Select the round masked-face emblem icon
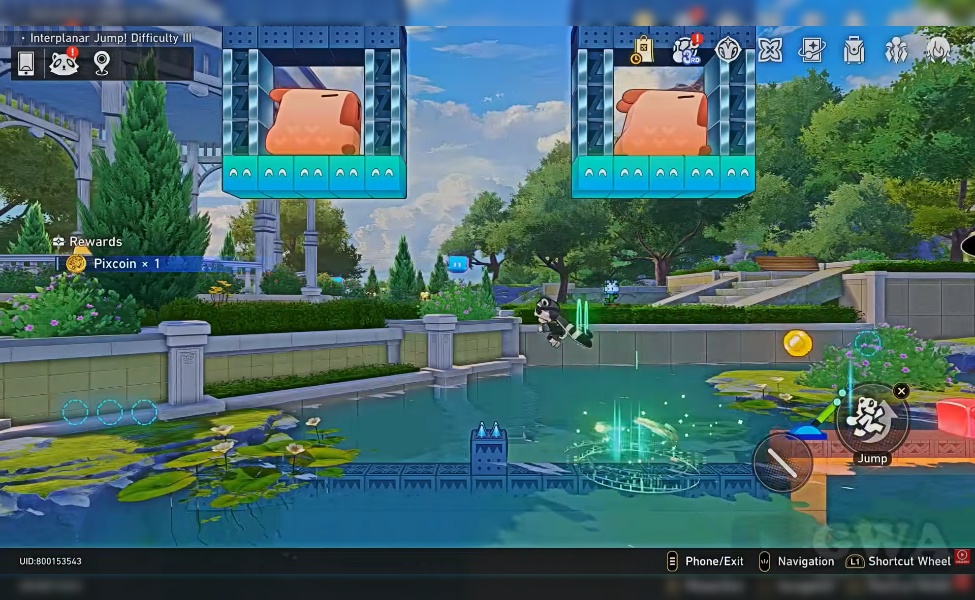The image size is (975, 600). tap(728, 50)
